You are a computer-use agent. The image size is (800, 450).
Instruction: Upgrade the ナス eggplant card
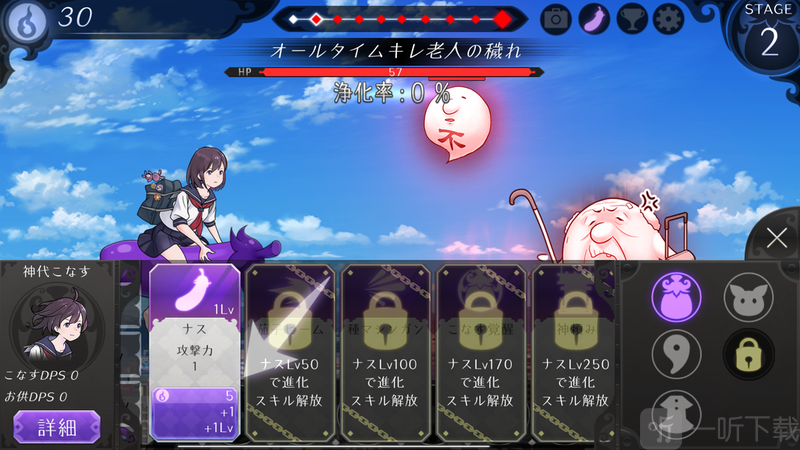click(x=195, y=350)
